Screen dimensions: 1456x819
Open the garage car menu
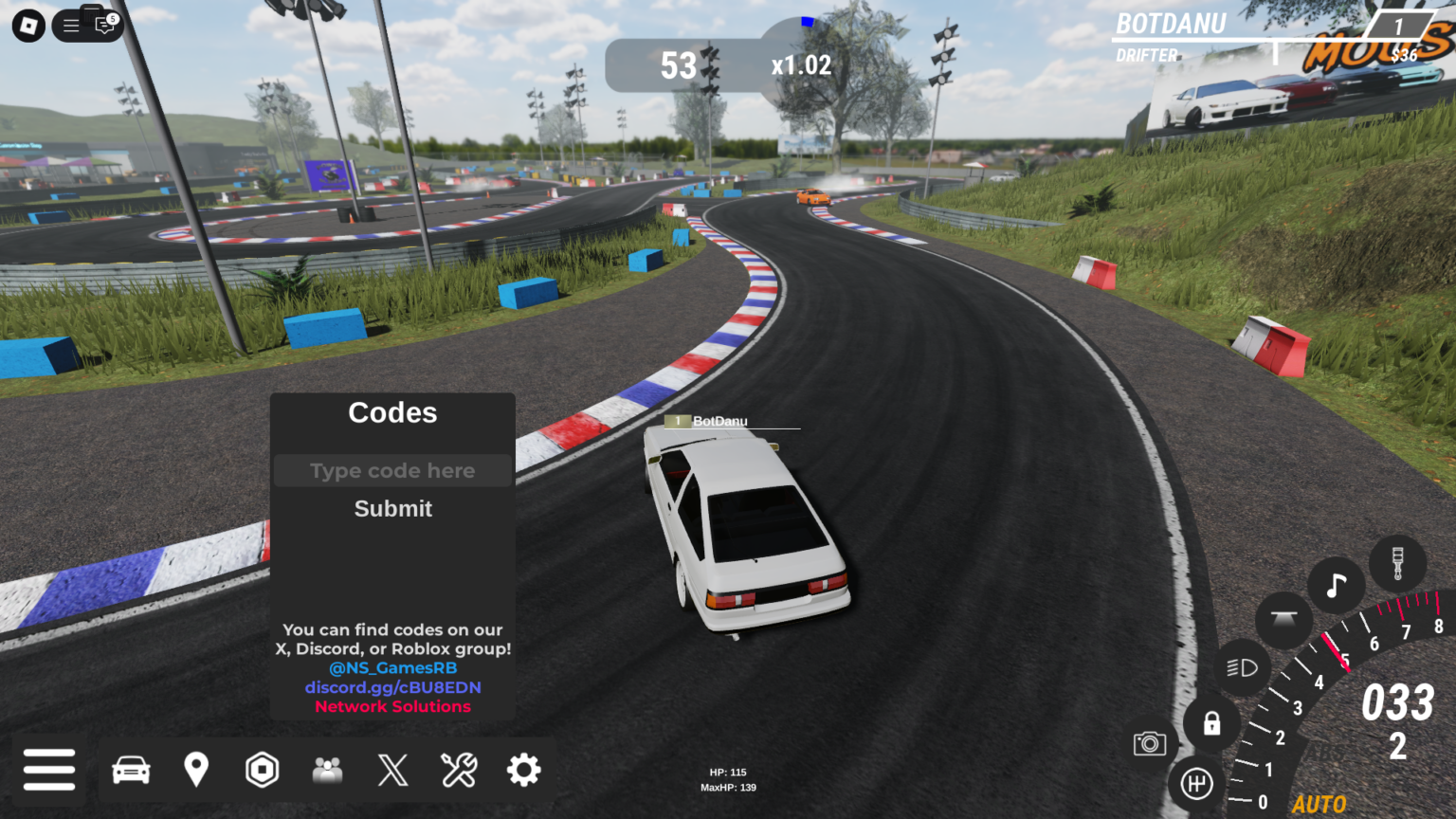tap(132, 770)
